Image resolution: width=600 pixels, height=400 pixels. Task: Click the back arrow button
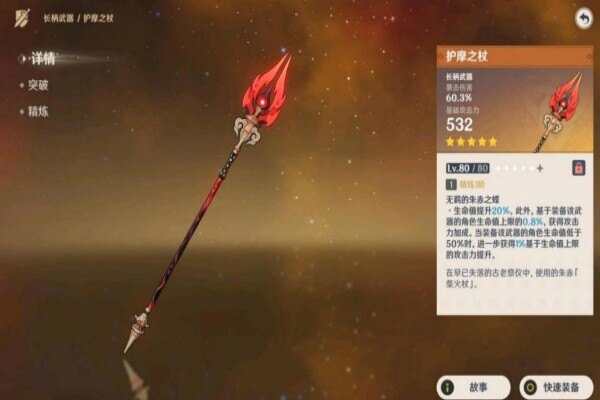click(582, 18)
